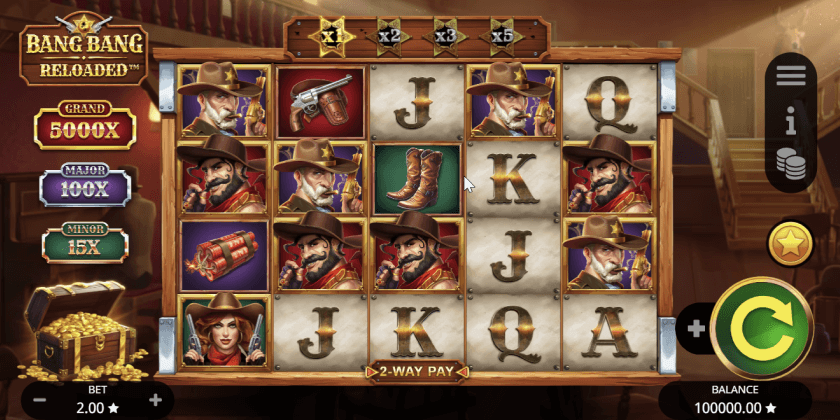Screen dimensions: 840x420
Task: Show the game info page
Action: click(x=790, y=122)
